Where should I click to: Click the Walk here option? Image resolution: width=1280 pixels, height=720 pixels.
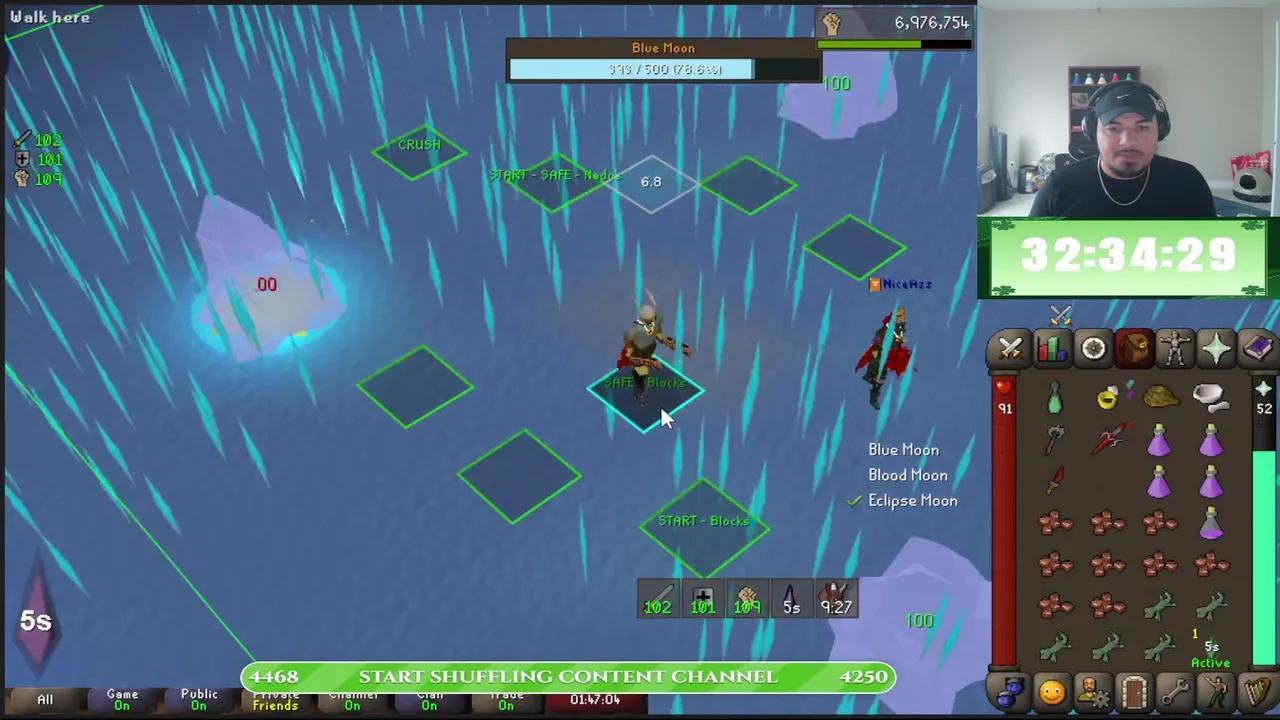point(50,17)
